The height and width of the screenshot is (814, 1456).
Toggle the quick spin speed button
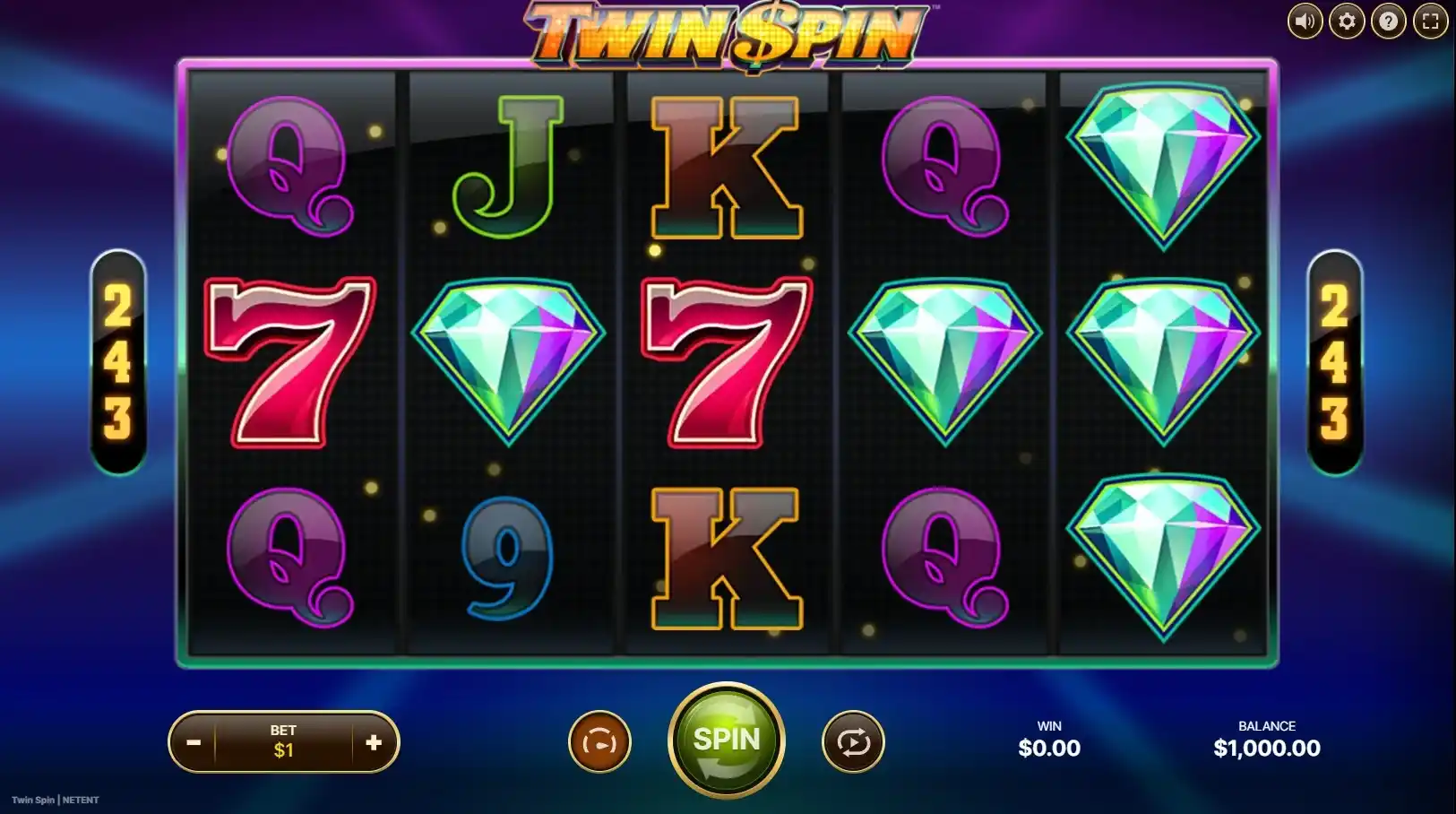pyautogui.click(x=599, y=742)
